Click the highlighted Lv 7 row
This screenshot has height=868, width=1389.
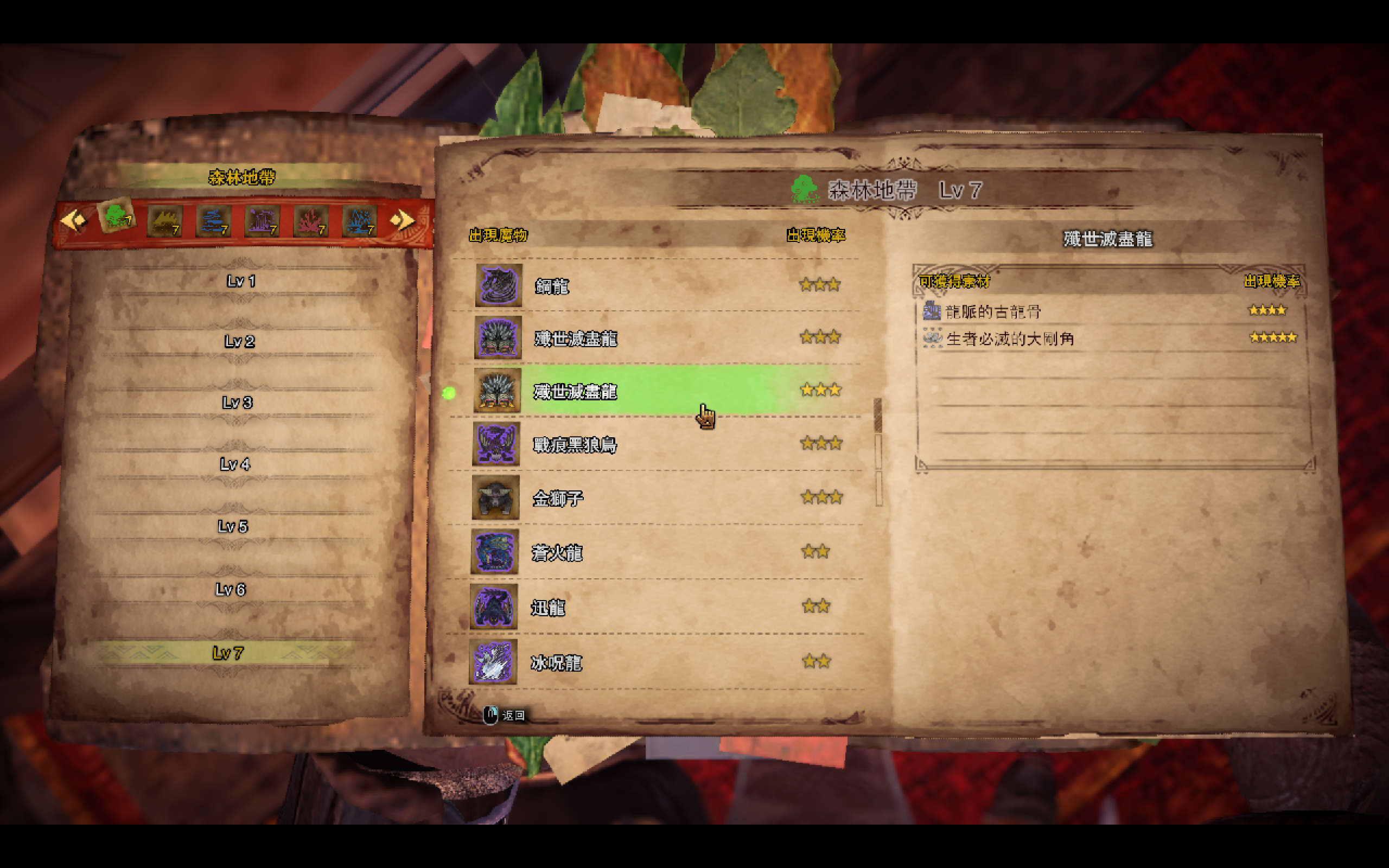[x=228, y=653]
